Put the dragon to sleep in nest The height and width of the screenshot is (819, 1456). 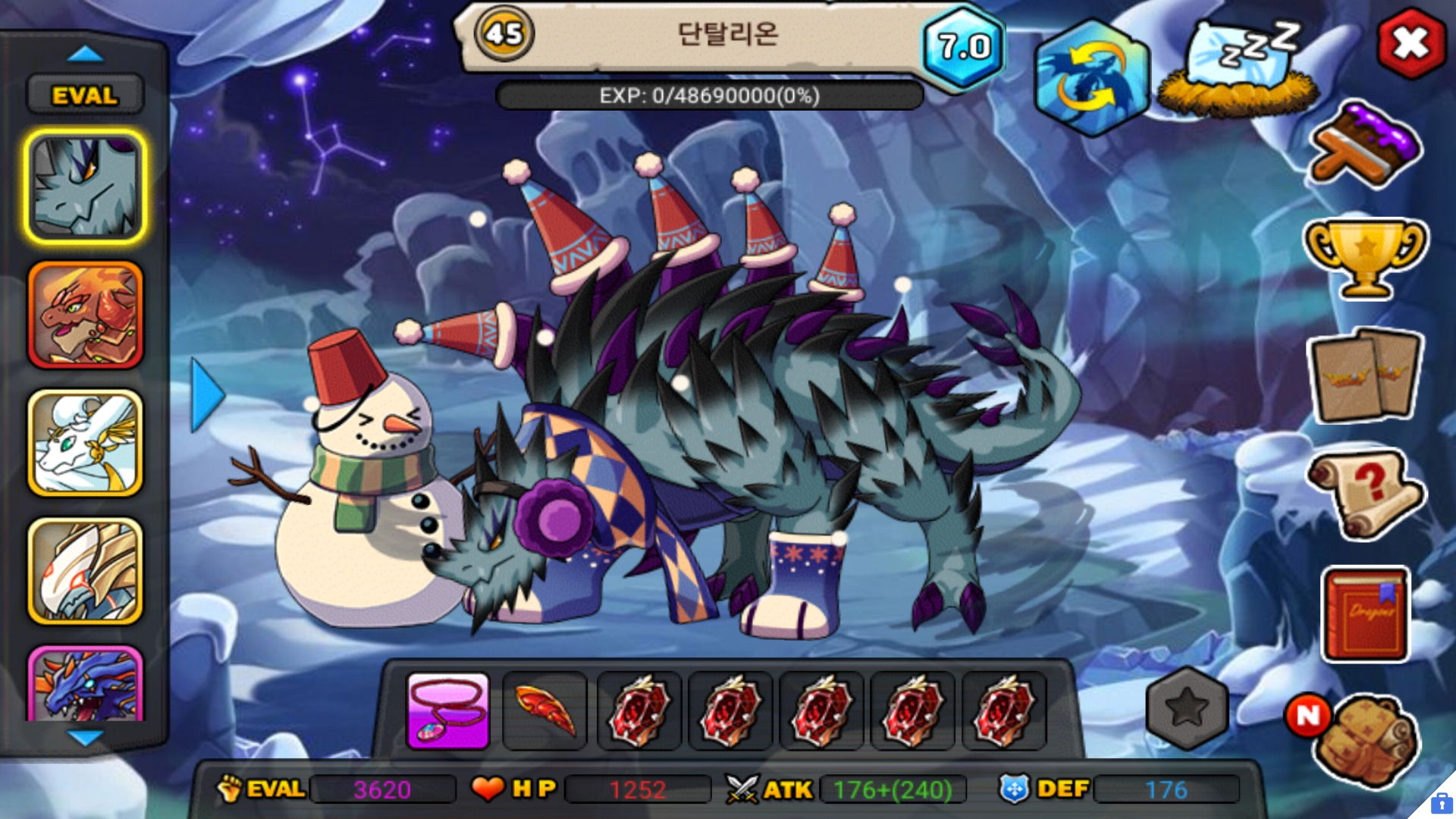[1239, 70]
